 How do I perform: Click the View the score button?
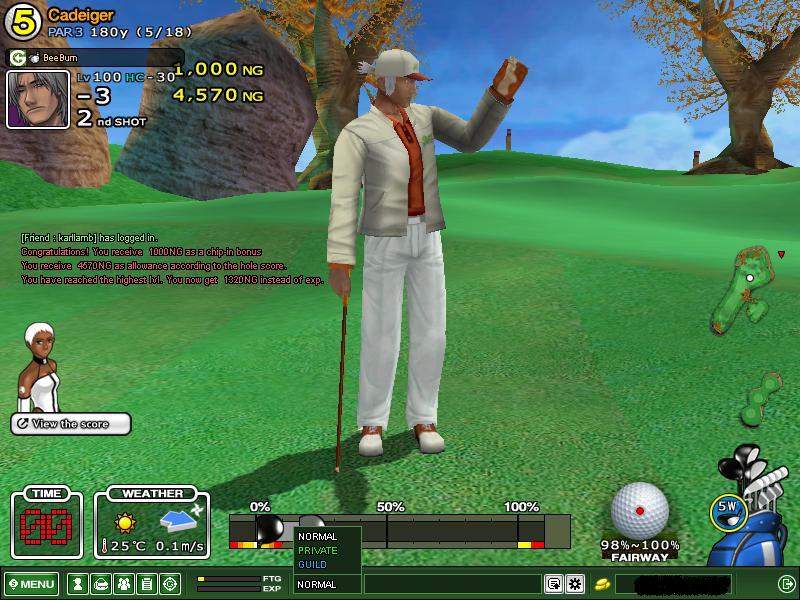[x=71, y=424]
